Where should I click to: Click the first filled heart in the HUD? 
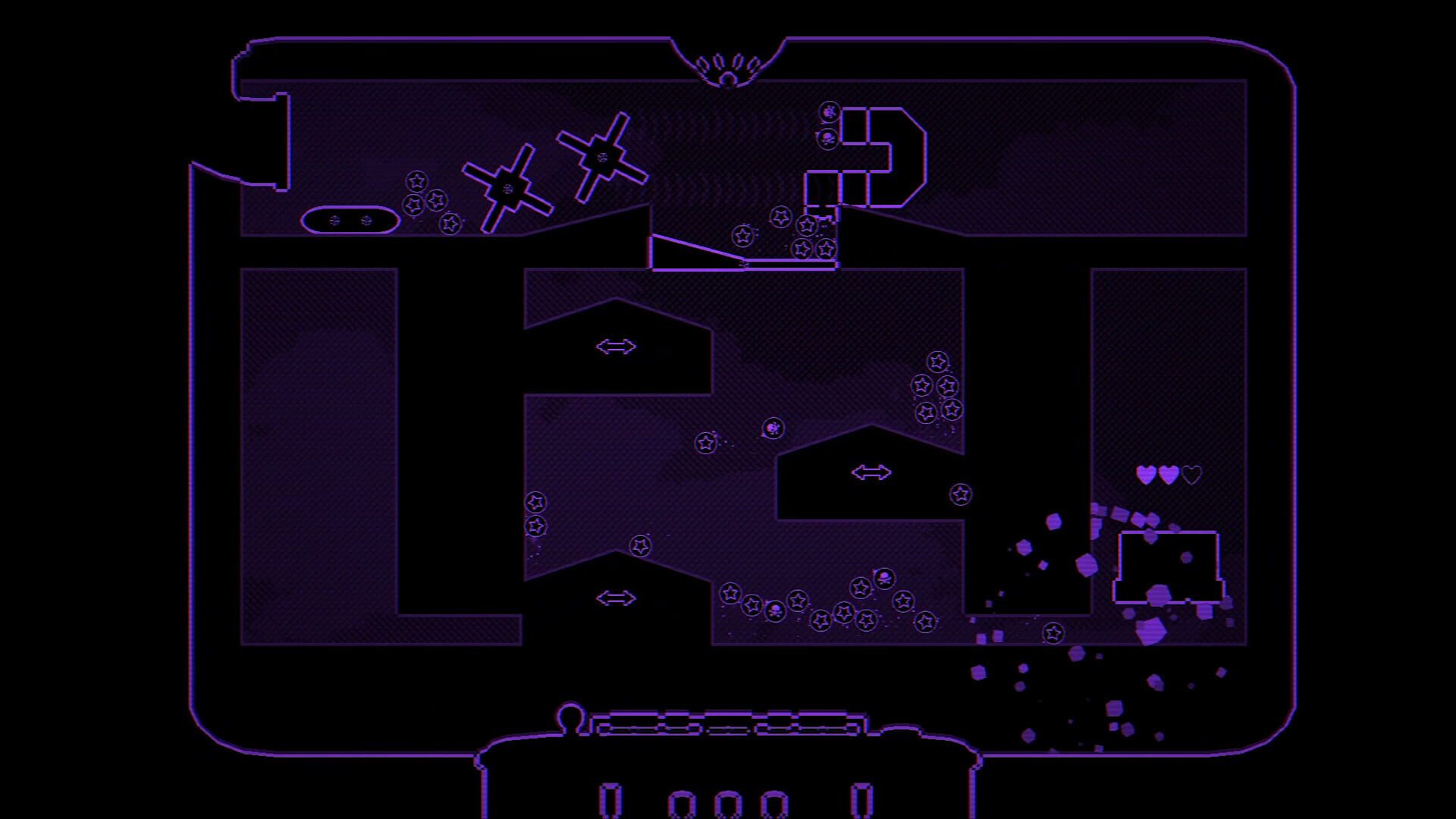pos(1144,473)
